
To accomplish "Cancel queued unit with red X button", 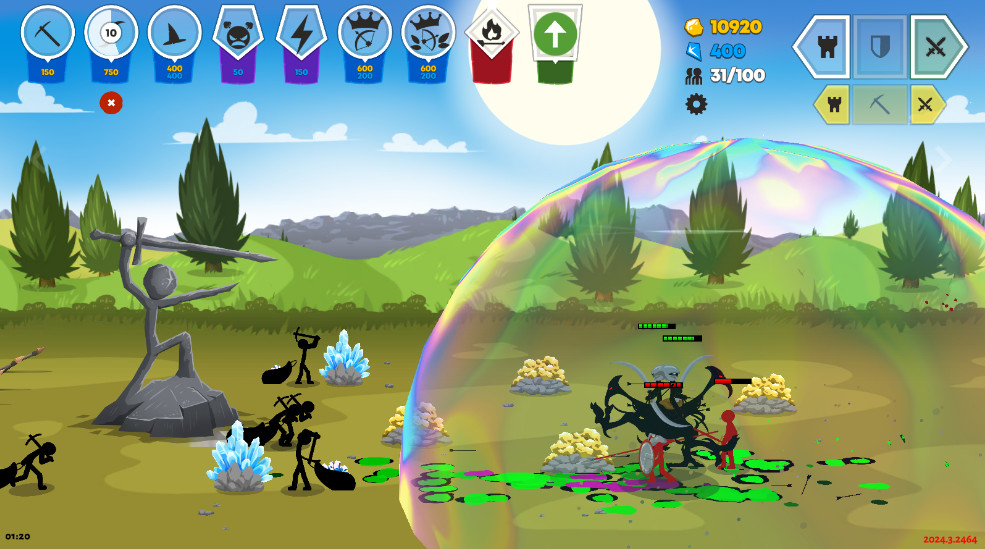I will pos(111,102).
